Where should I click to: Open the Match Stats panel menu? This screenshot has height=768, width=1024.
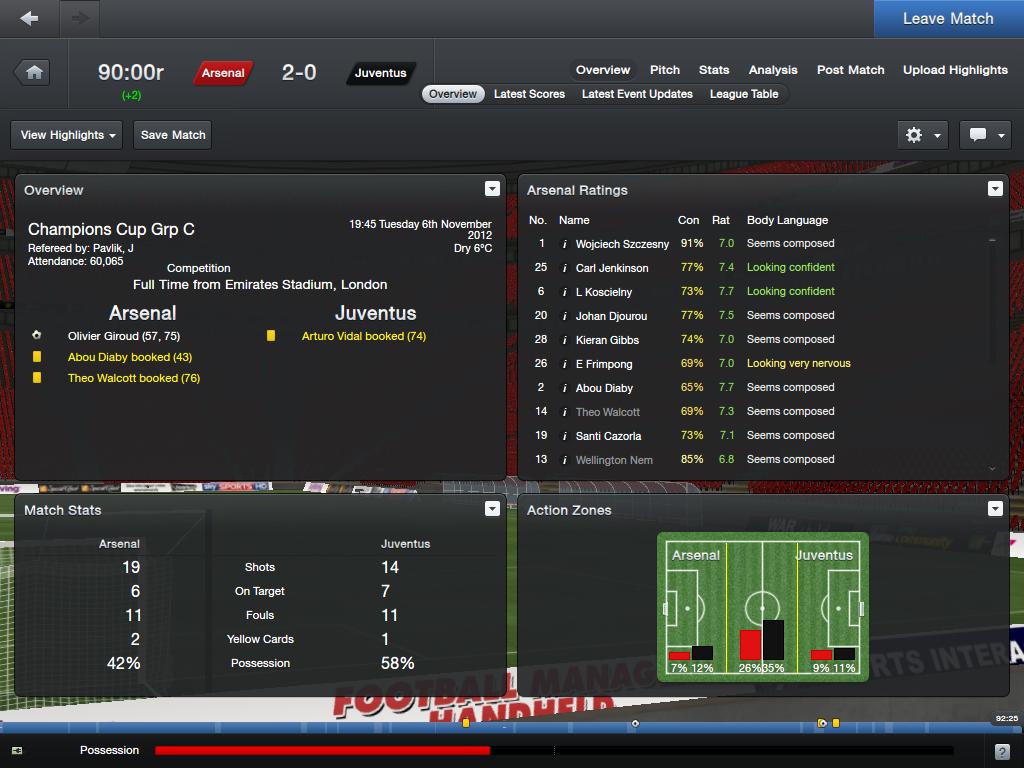[x=492, y=509]
